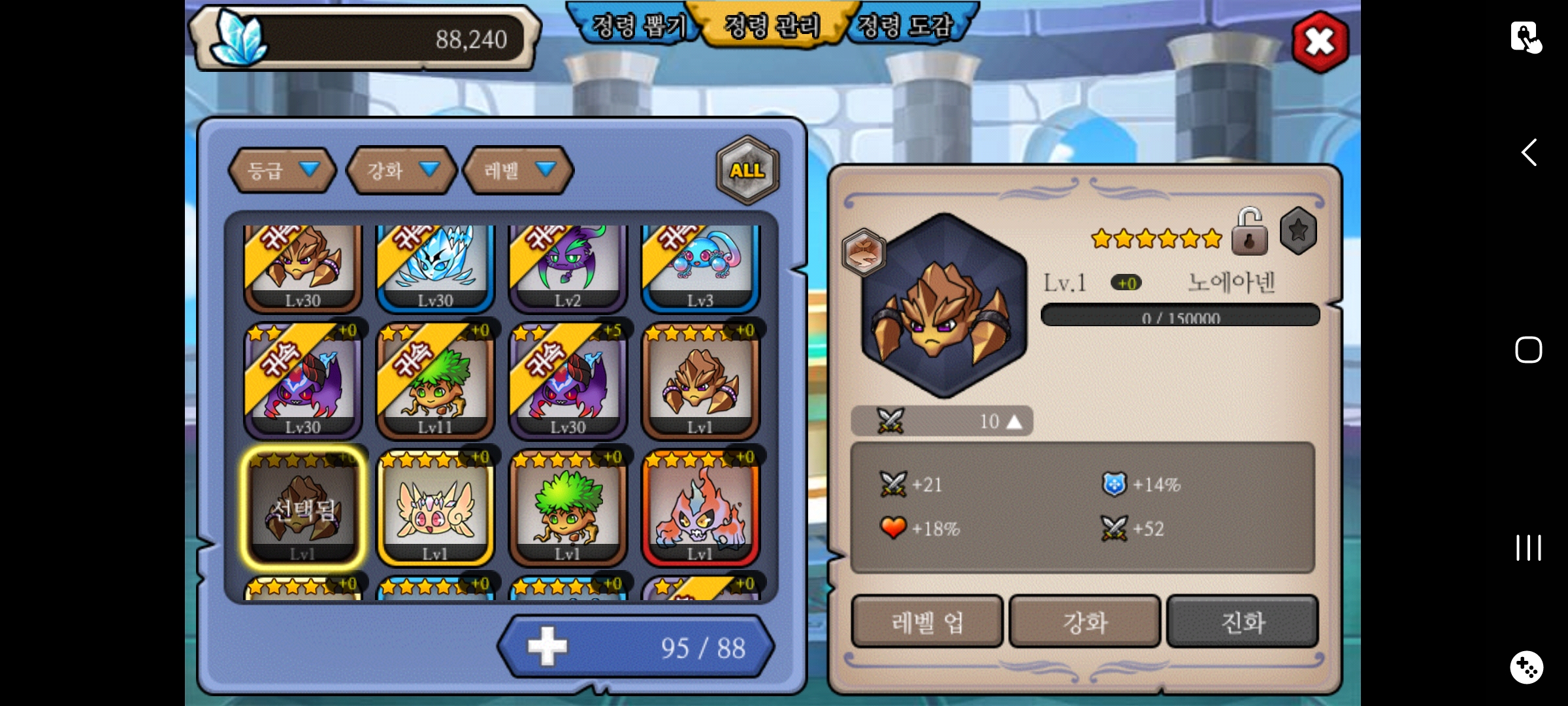Expand spirit storage with the plus button

tap(547, 647)
